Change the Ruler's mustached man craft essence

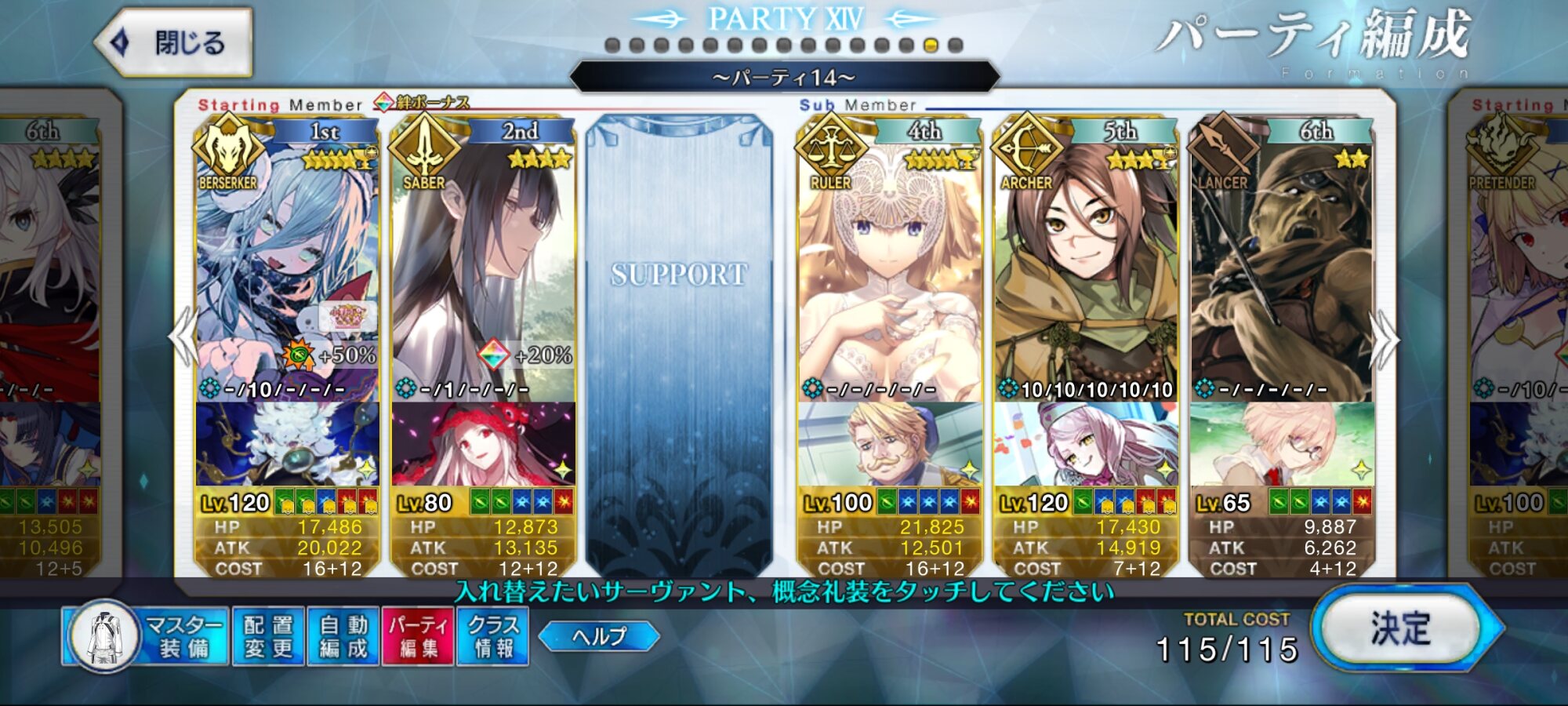pos(889,444)
